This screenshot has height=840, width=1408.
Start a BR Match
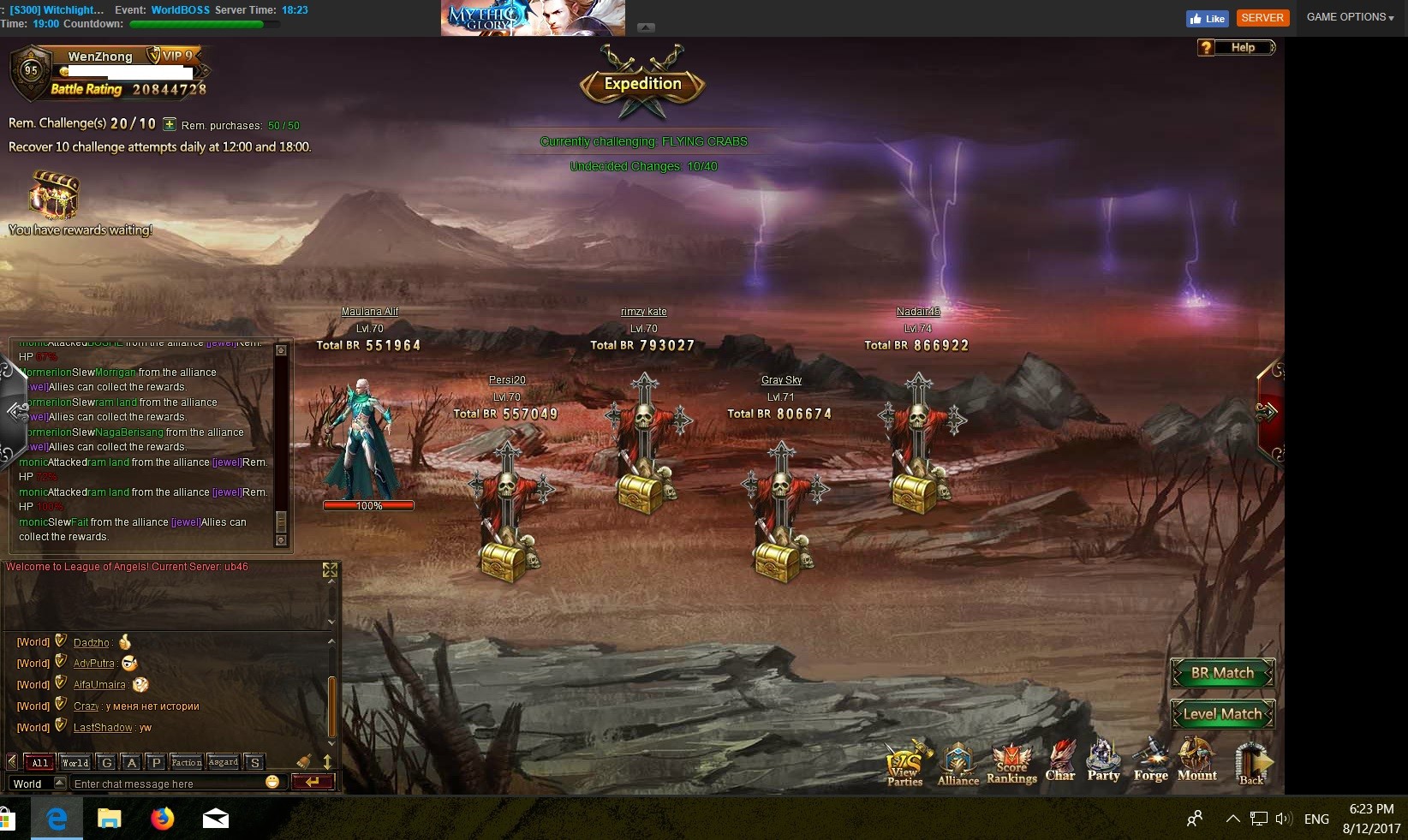tap(1222, 673)
